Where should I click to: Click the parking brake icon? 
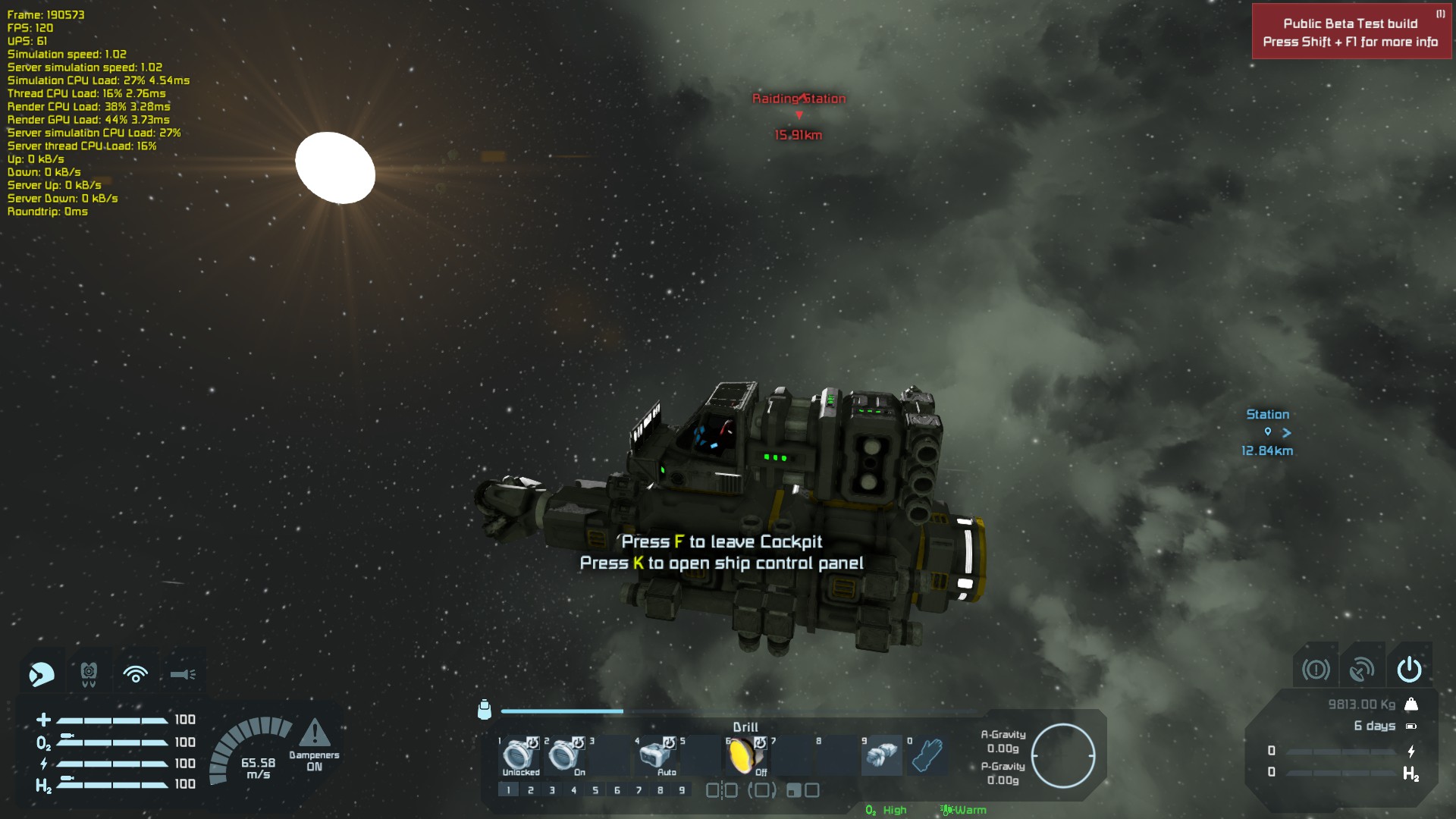1316,669
